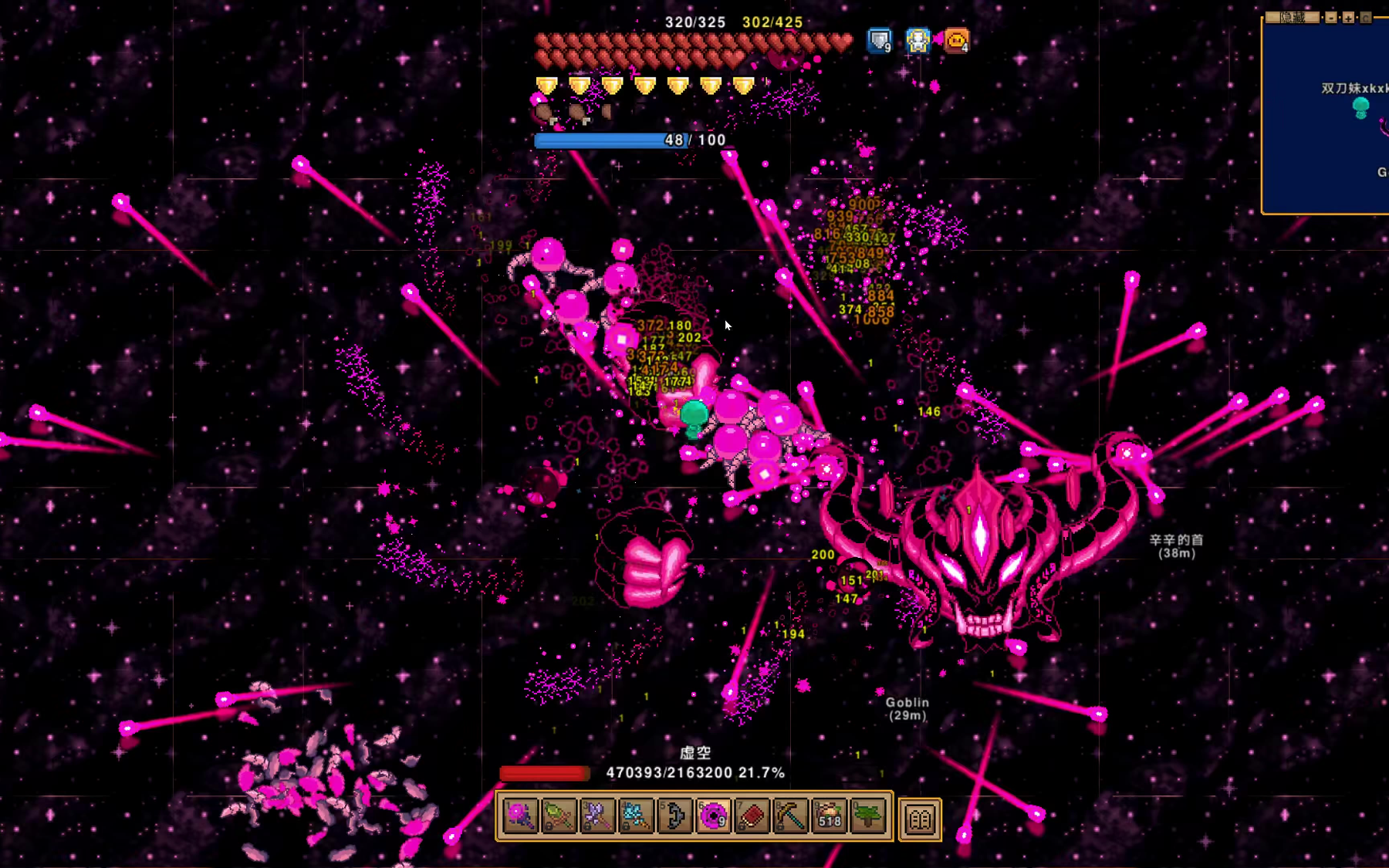
Task: Select the food stack of 518
Action: click(x=830, y=816)
